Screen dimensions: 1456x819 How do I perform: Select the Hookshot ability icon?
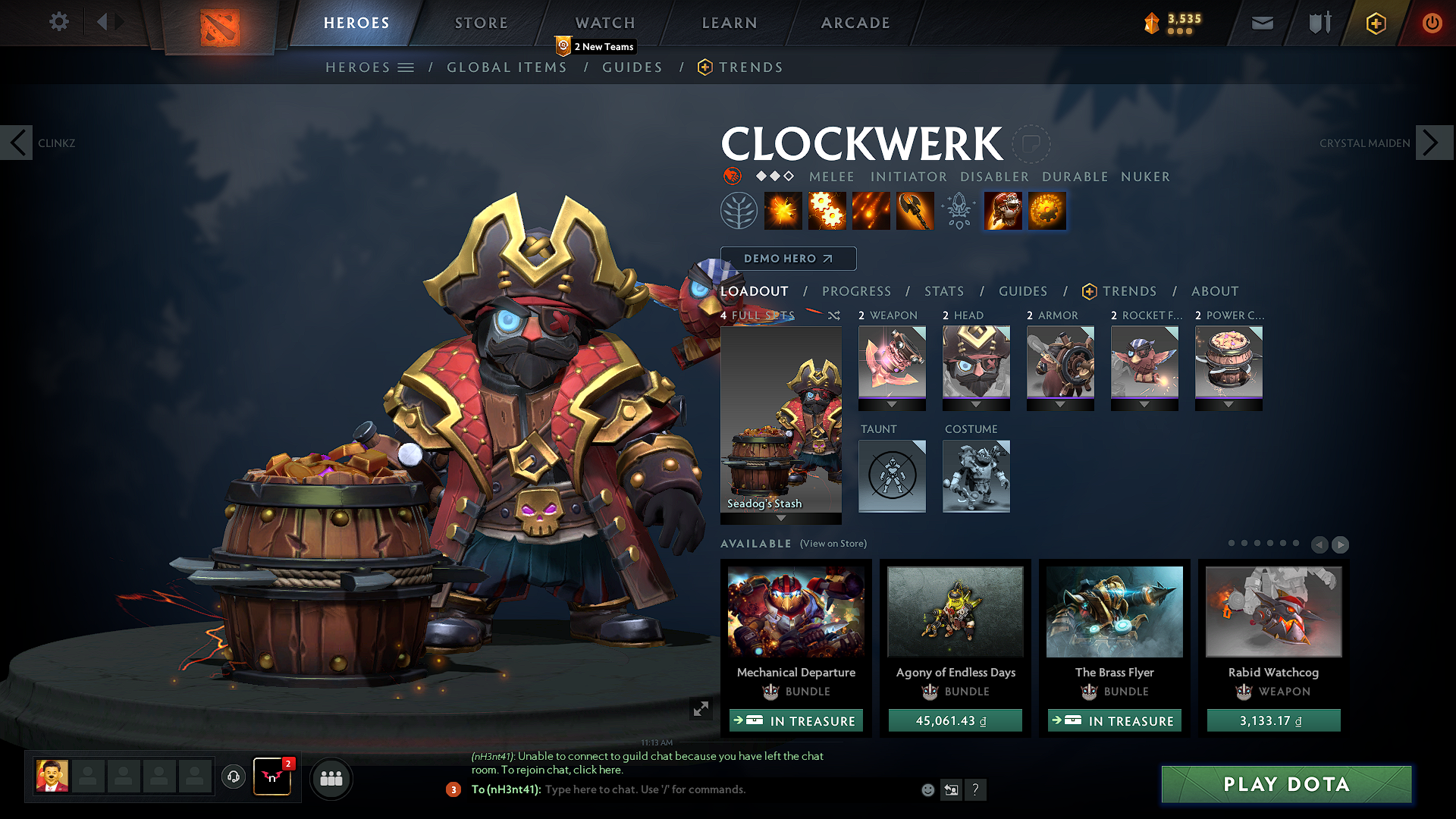pos(914,210)
